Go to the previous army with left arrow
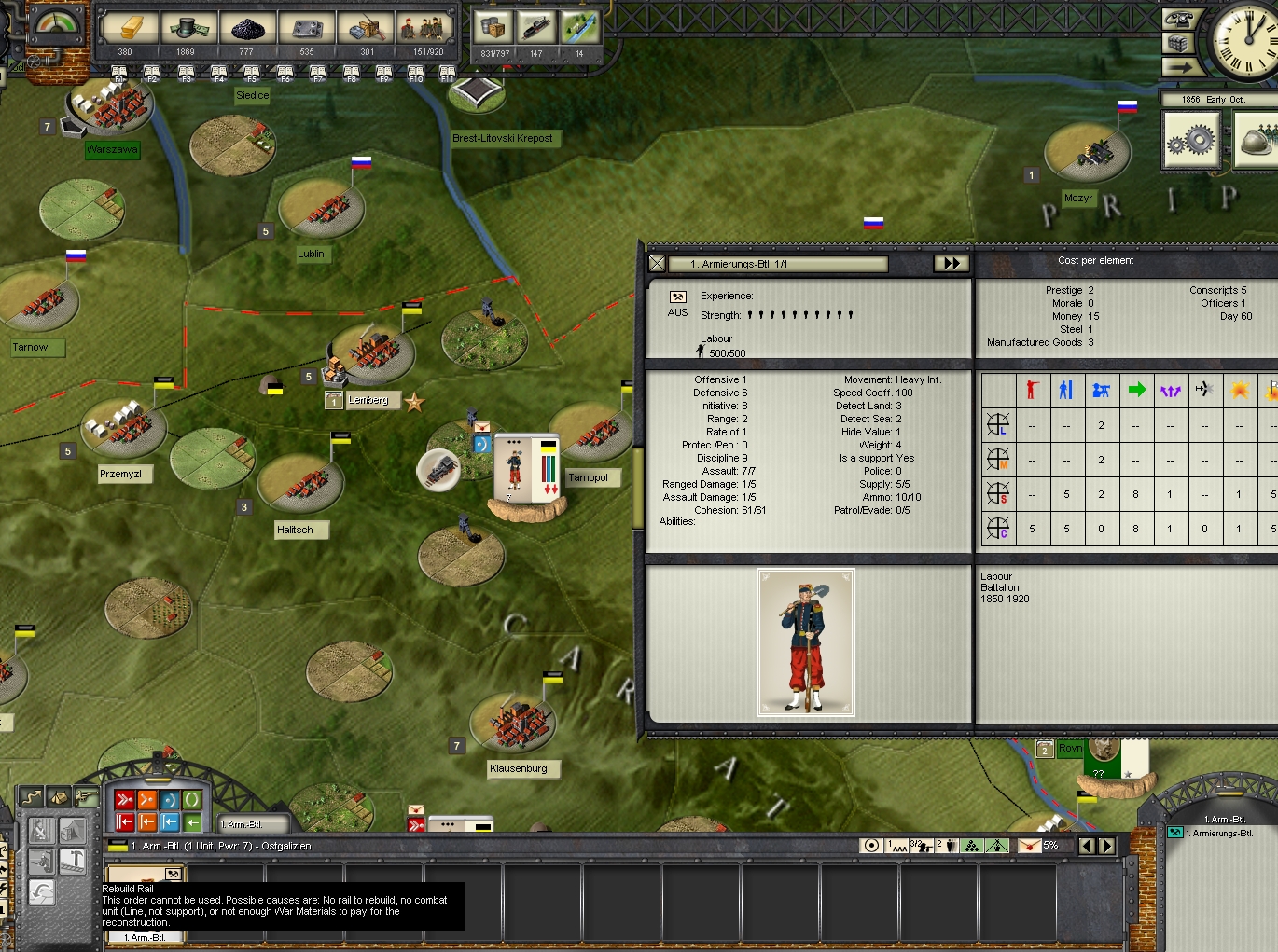The height and width of the screenshot is (952, 1278). (x=1086, y=846)
